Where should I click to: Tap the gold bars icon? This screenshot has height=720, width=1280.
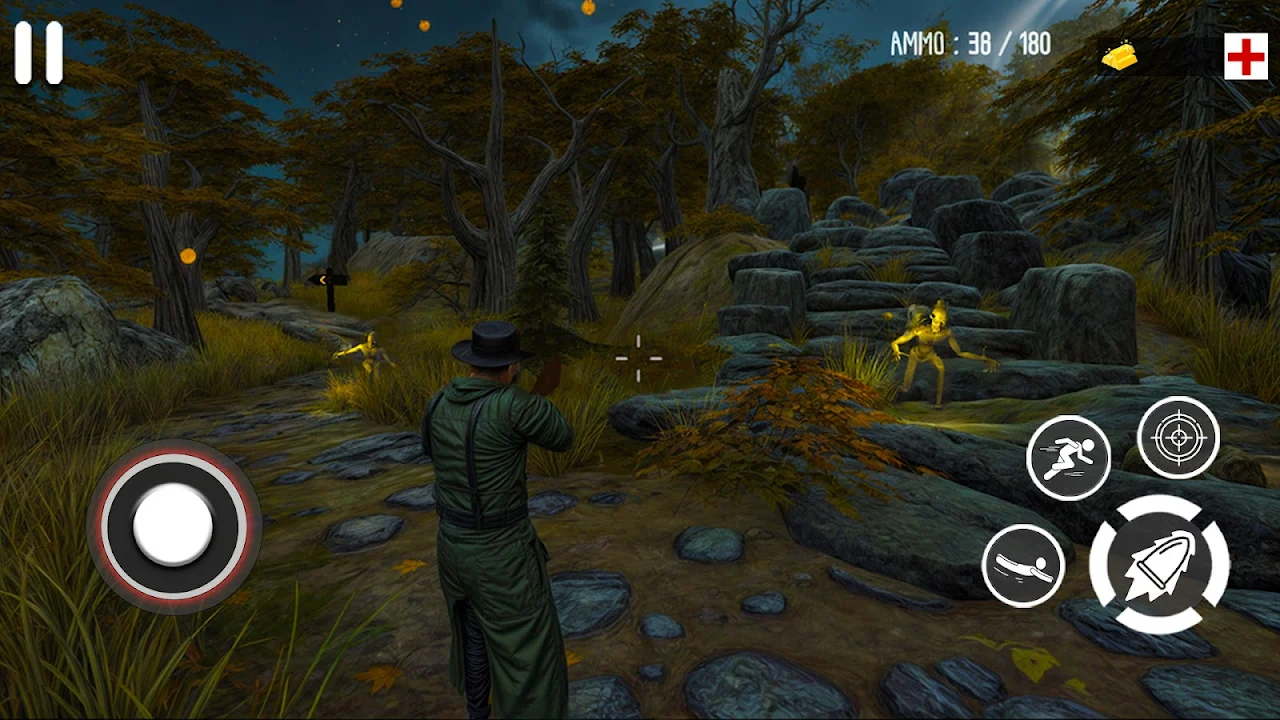(1120, 58)
